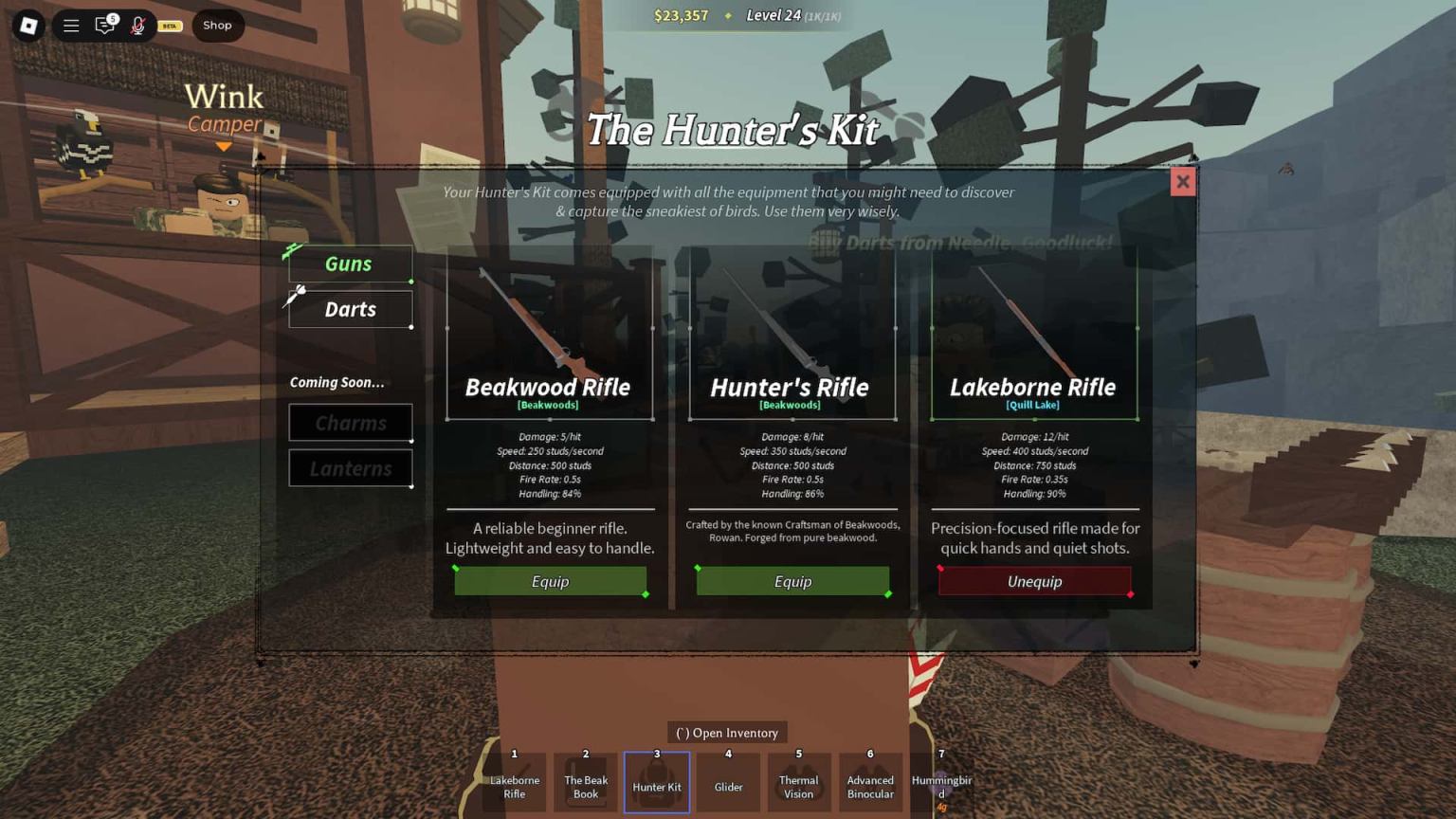
Task: Open the Shop
Action: point(217,26)
